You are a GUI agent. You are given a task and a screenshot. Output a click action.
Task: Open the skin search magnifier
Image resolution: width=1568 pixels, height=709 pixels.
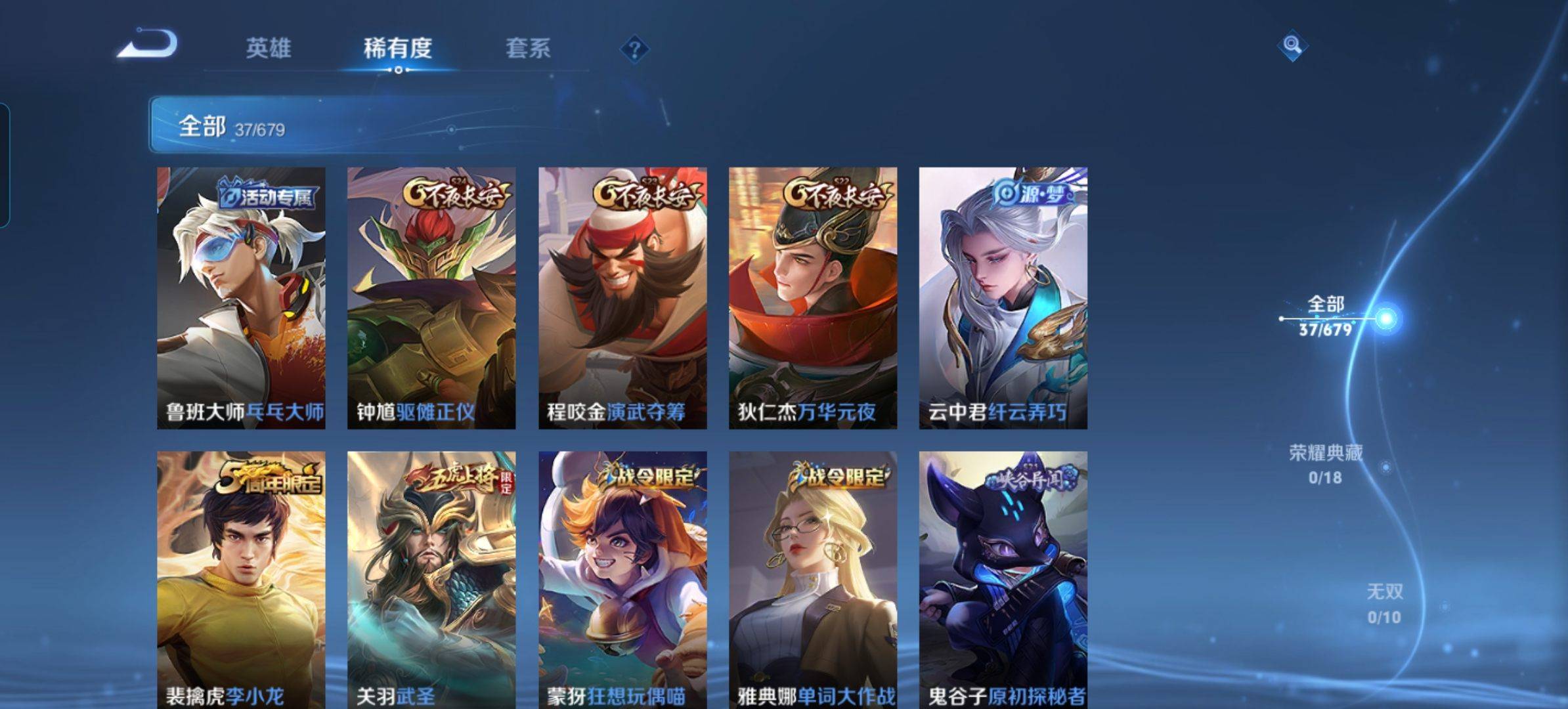coord(1292,45)
